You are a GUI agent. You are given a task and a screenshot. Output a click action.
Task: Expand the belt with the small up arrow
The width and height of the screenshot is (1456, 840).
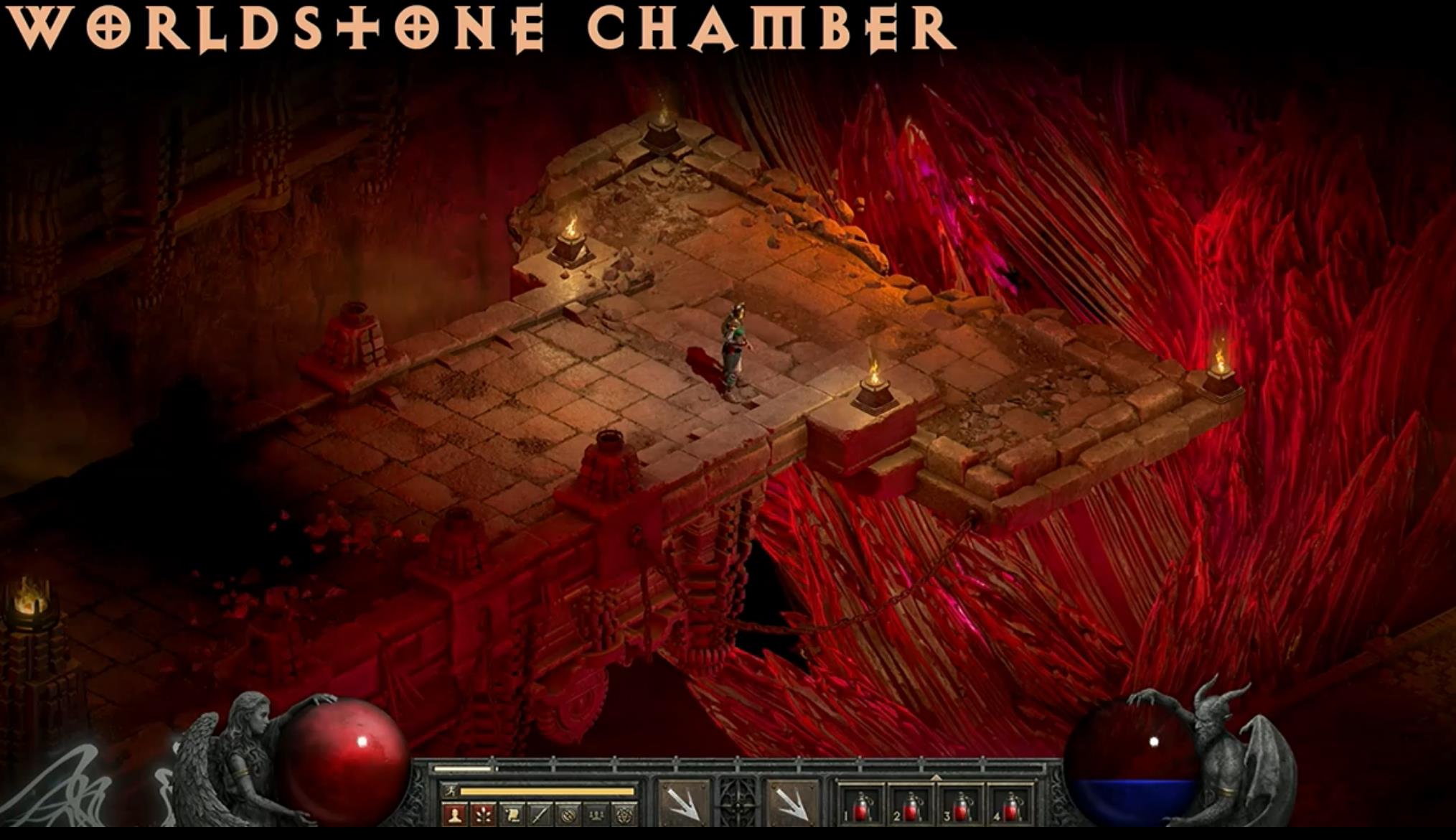coord(936,778)
